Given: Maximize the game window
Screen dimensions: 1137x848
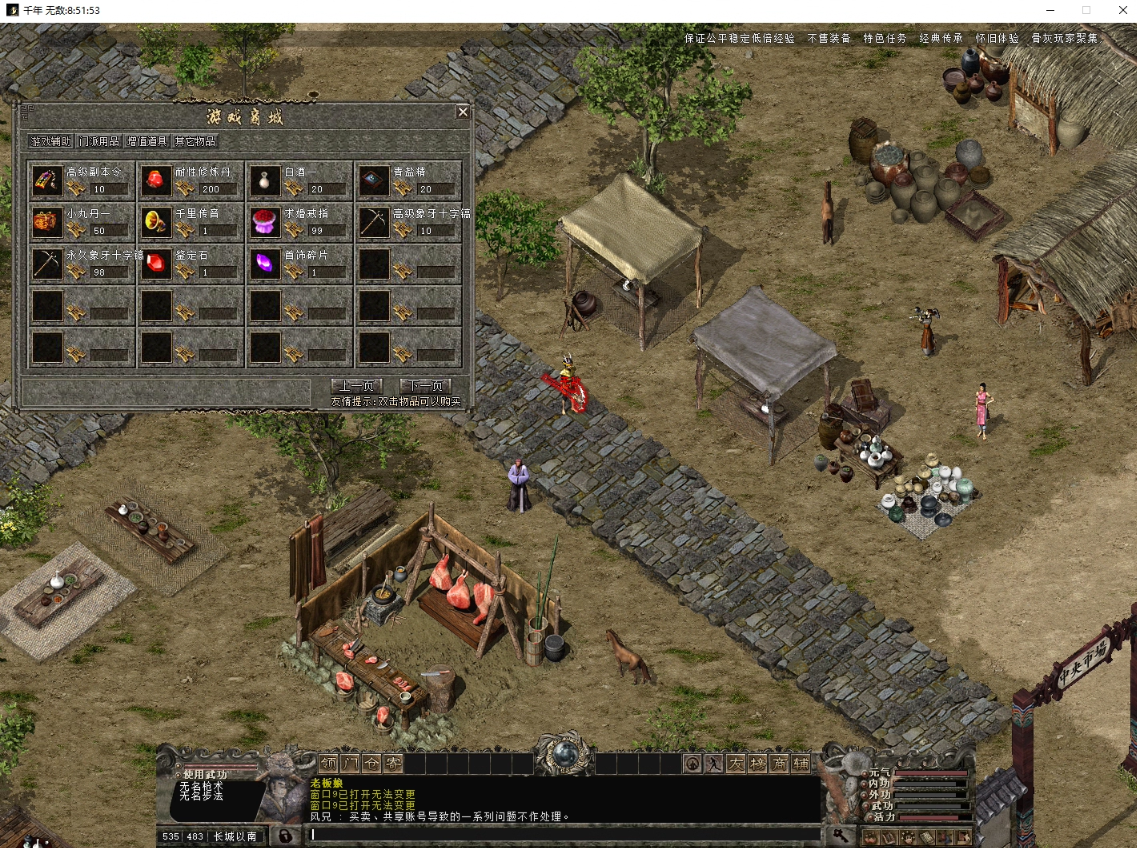Looking at the screenshot, I should click(x=1086, y=10).
